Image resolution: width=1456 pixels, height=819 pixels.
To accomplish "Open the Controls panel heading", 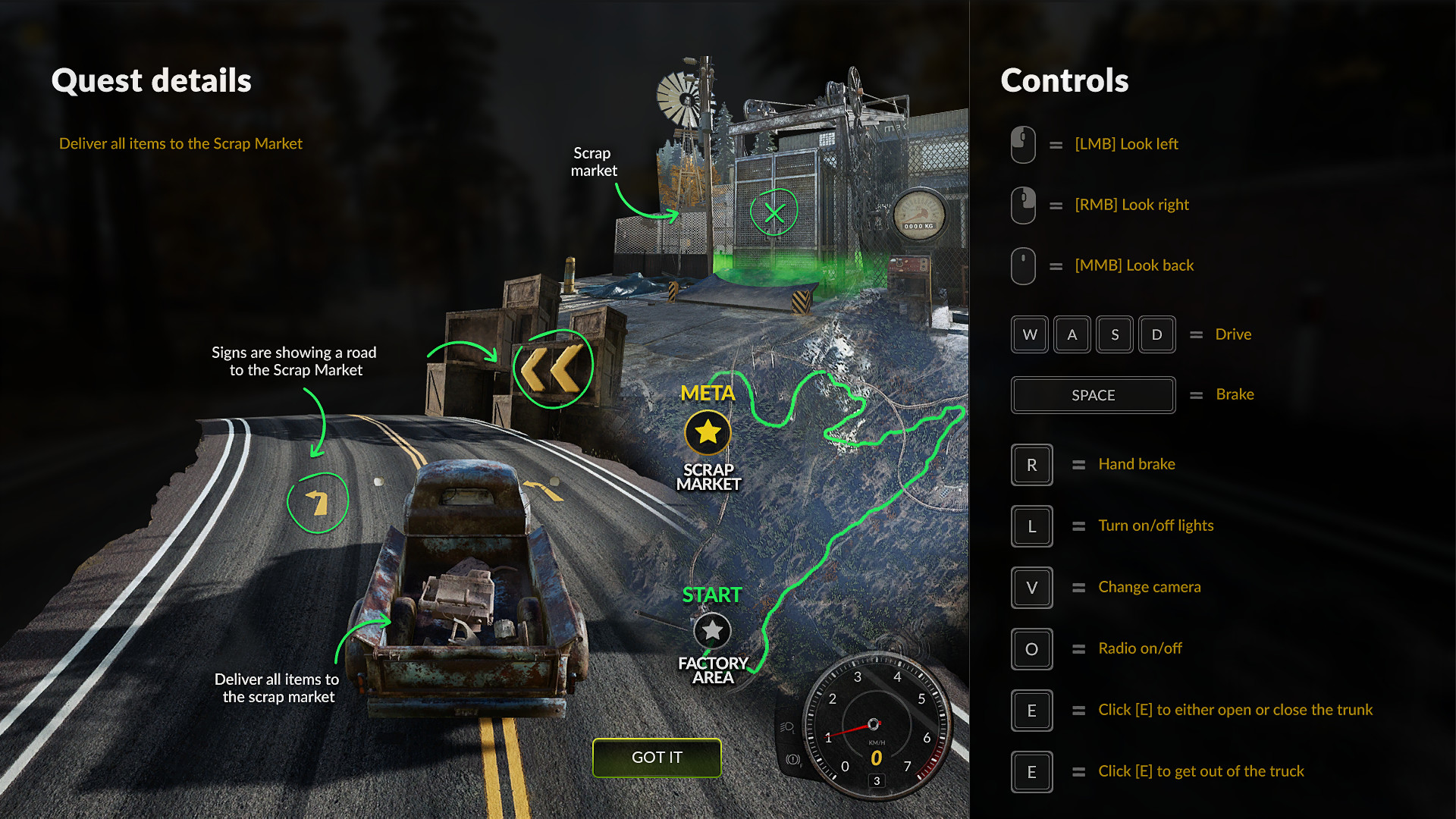I will [x=1064, y=80].
